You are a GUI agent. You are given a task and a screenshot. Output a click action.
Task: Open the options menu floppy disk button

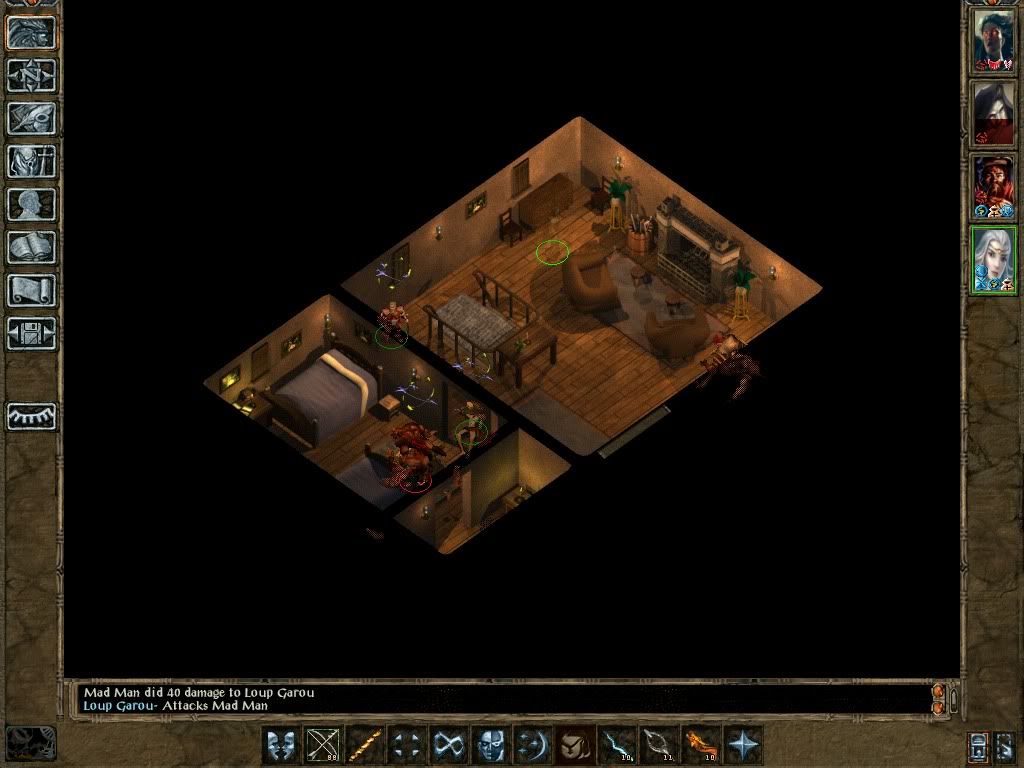pyautogui.click(x=31, y=333)
